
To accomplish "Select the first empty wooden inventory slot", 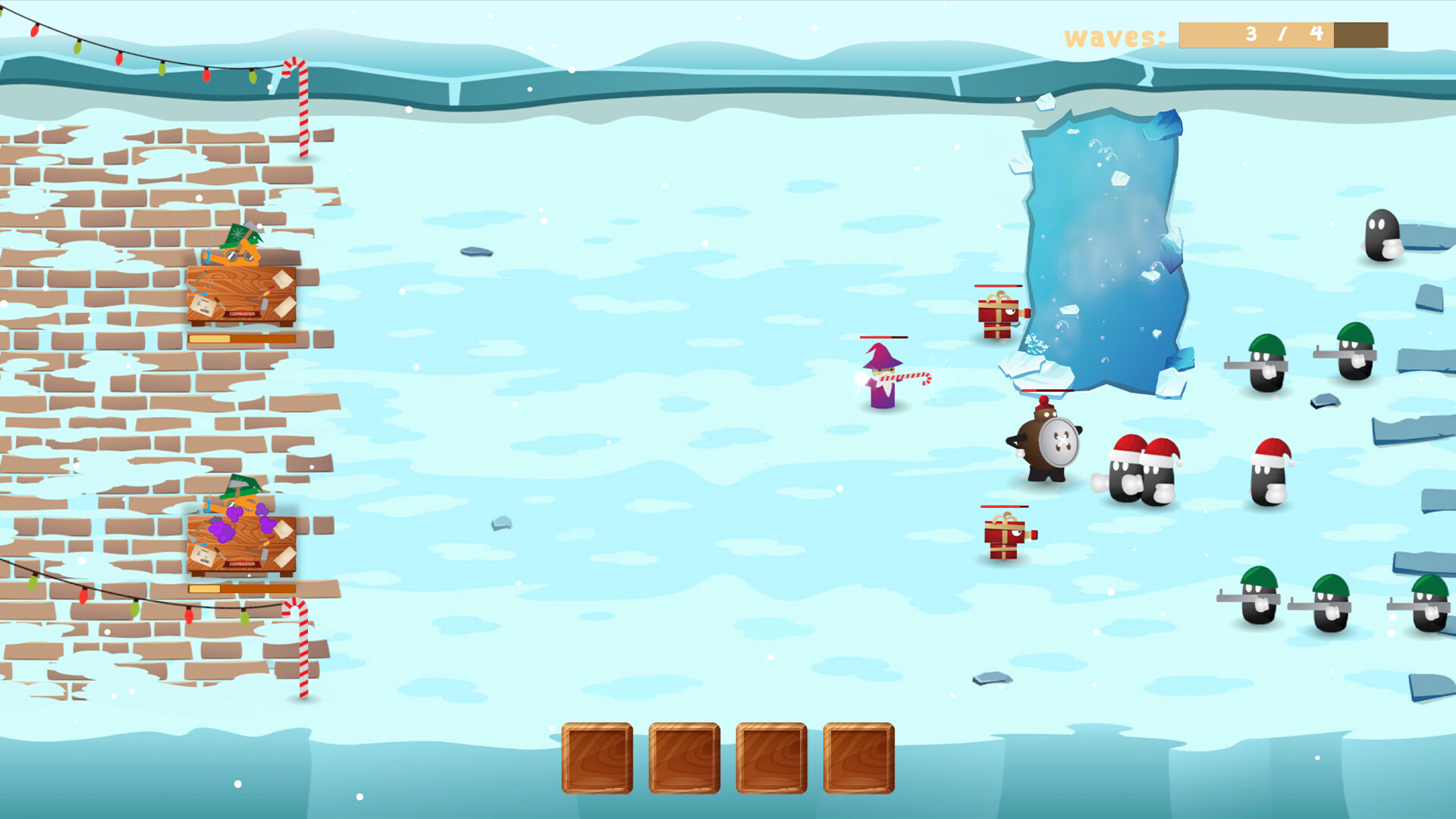I will (597, 758).
